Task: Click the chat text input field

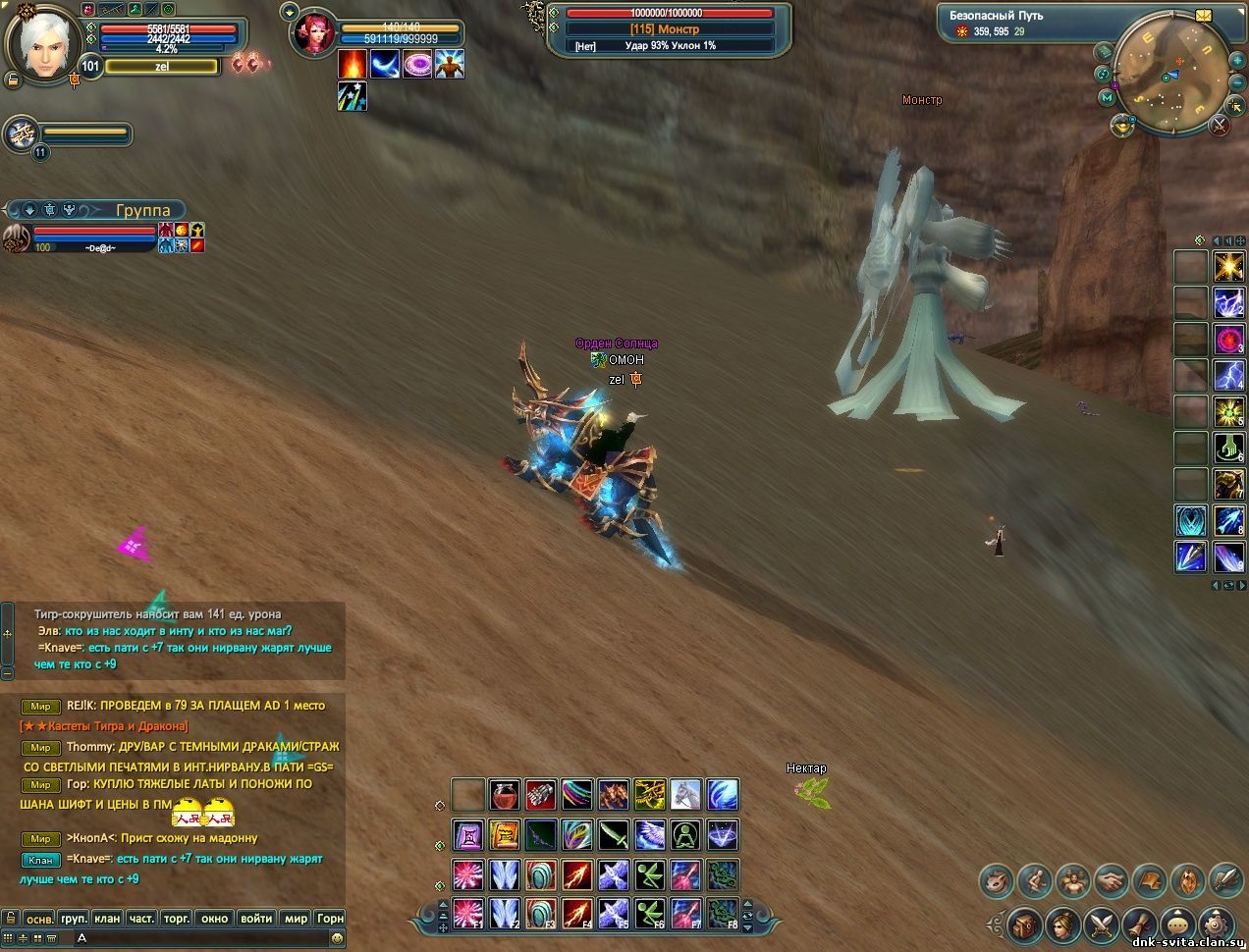Action: (x=196, y=938)
